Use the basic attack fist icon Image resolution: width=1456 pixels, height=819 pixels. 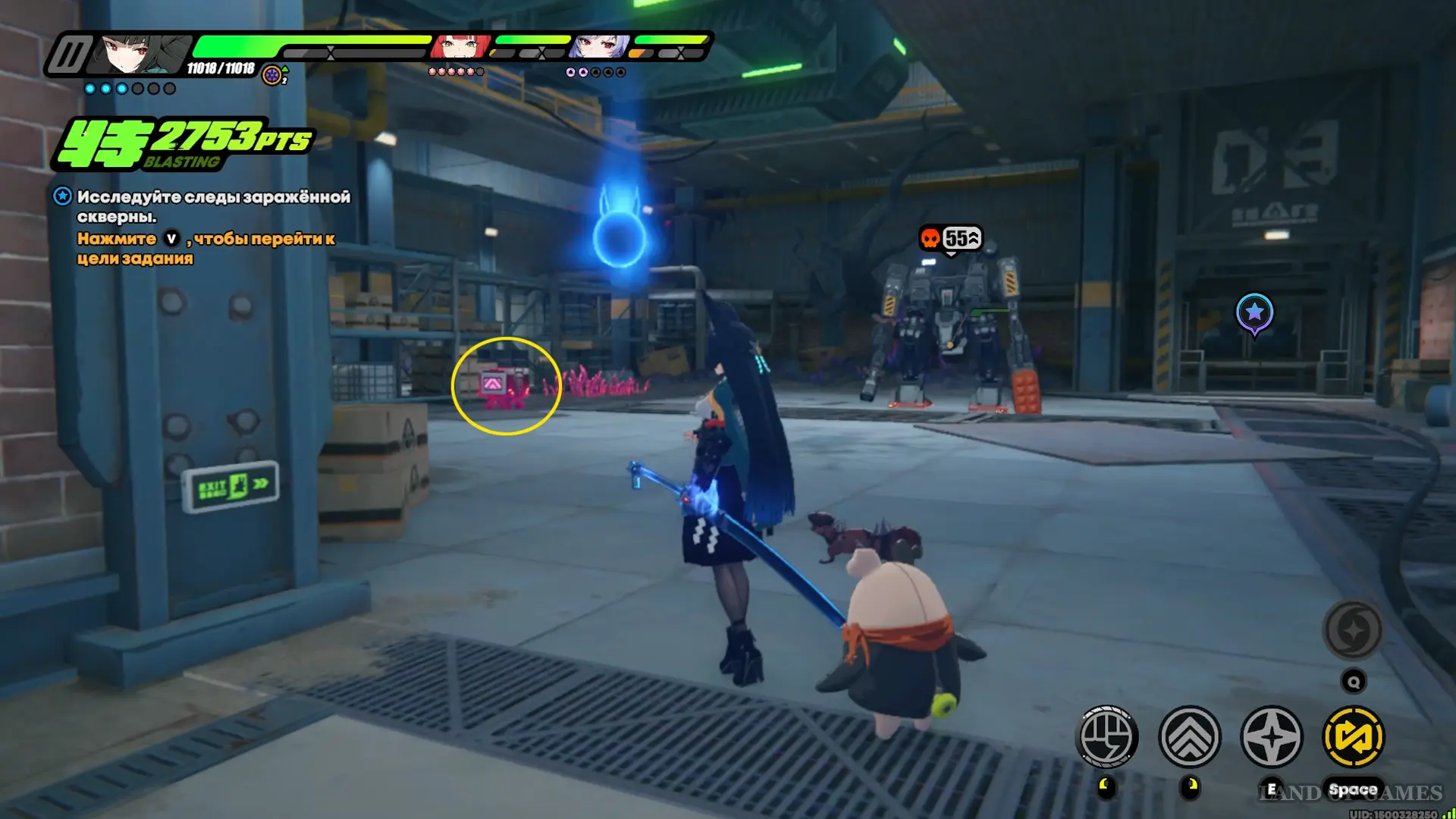tap(1106, 736)
